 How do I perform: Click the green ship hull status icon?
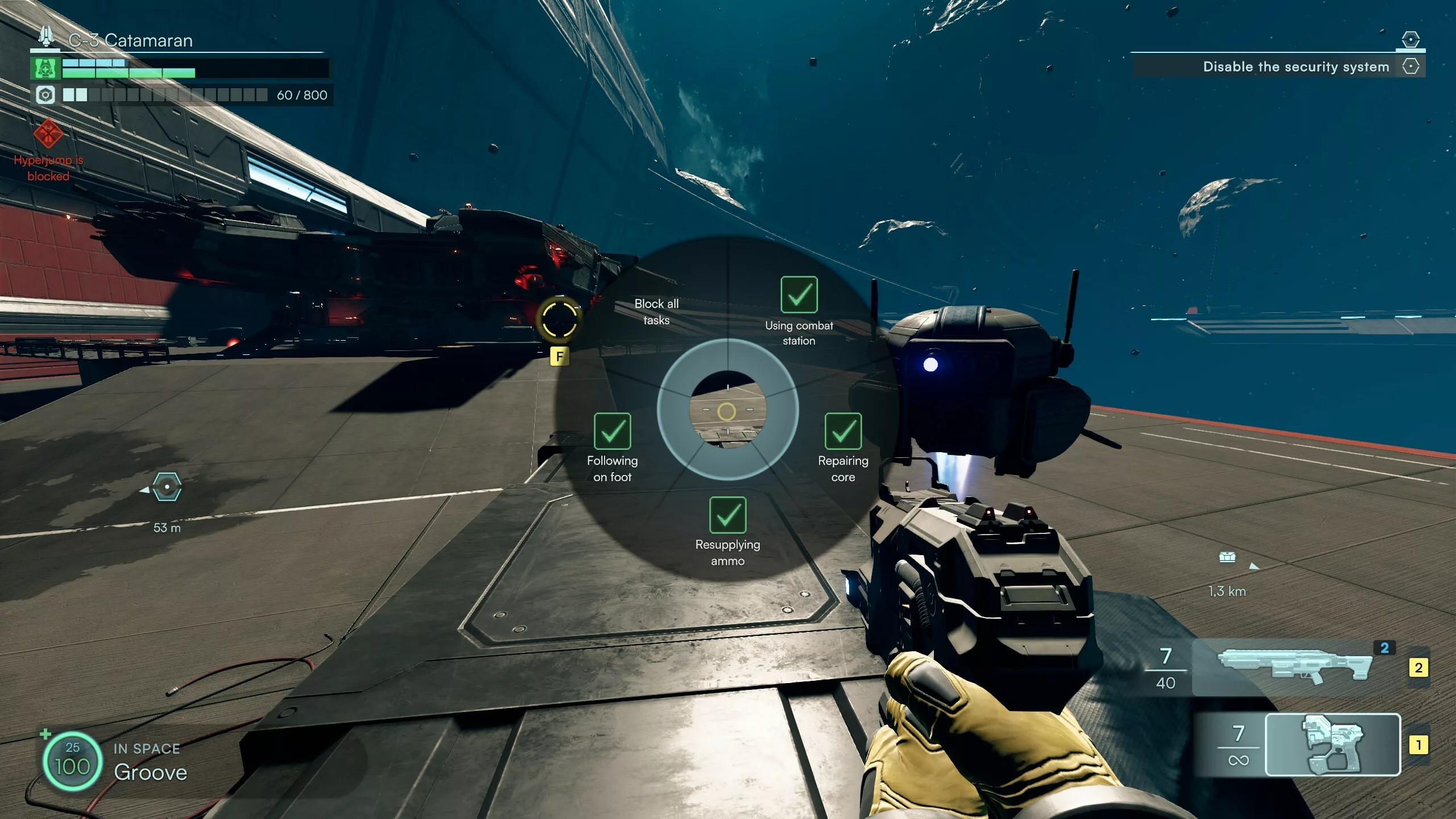[45, 69]
